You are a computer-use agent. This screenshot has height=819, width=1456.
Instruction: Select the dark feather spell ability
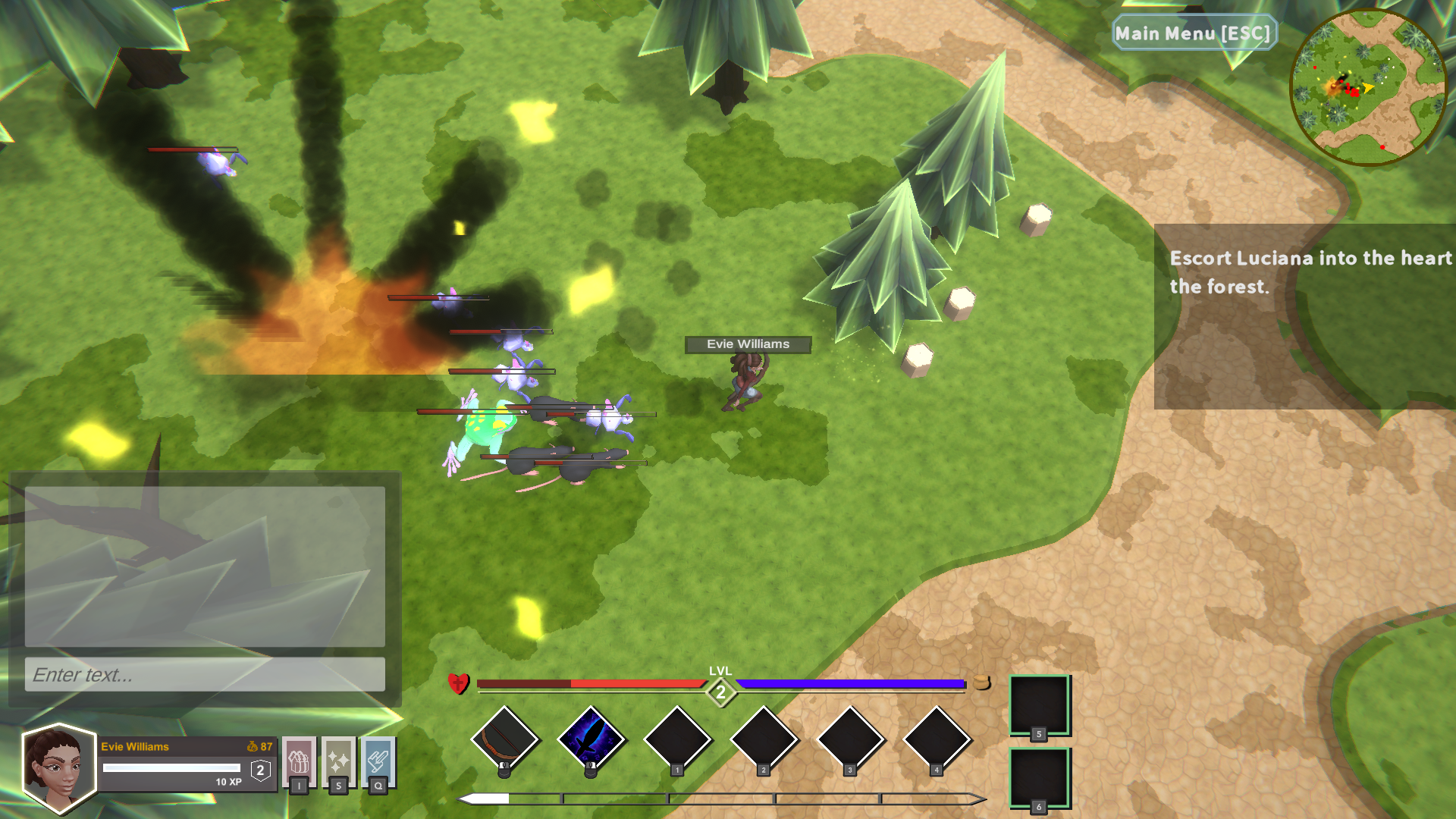click(x=592, y=739)
